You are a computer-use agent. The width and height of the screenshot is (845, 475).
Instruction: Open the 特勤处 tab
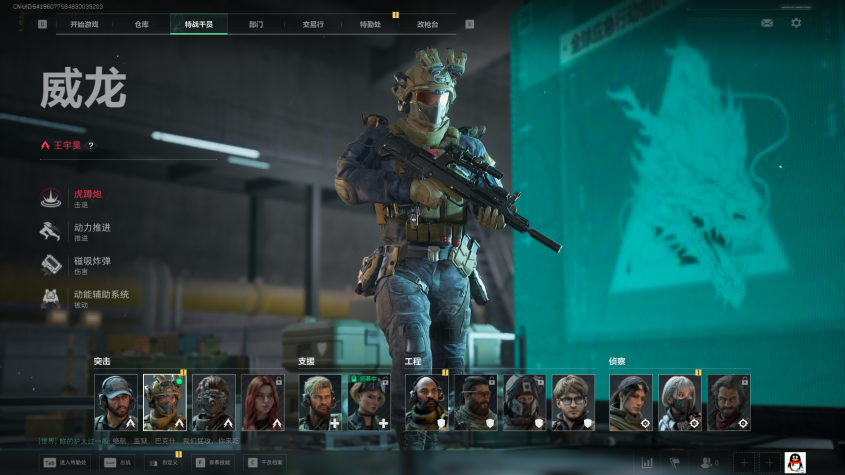(370, 24)
